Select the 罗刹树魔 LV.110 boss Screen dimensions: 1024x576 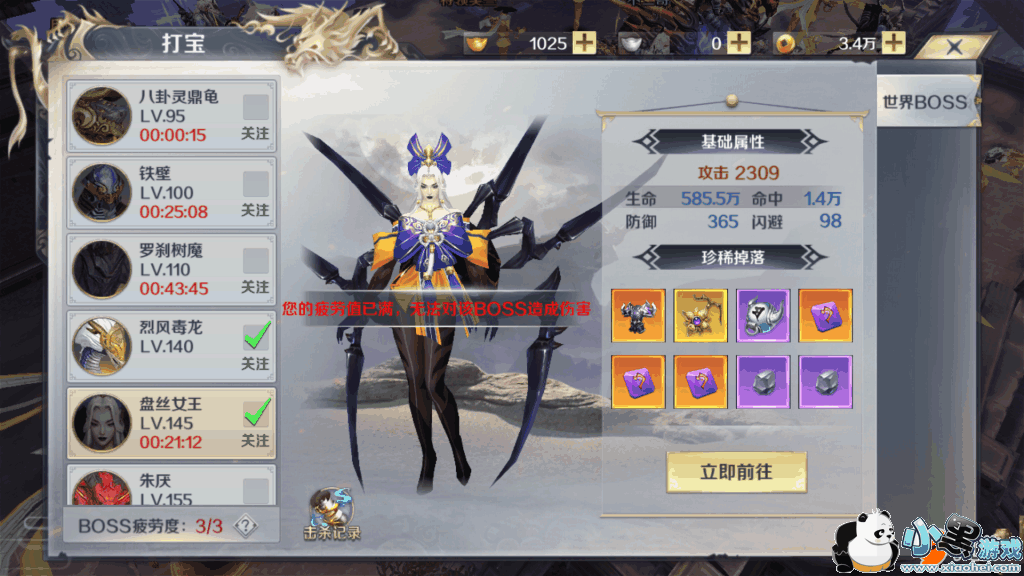160,269
